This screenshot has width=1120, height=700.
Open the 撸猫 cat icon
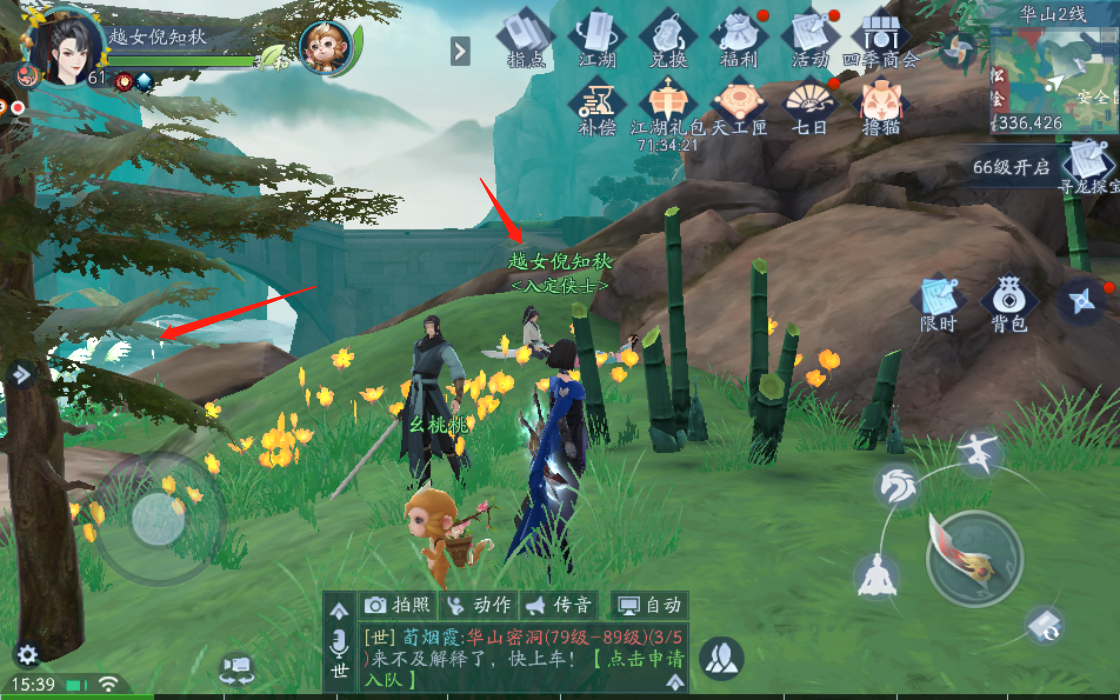[x=880, y=106]
